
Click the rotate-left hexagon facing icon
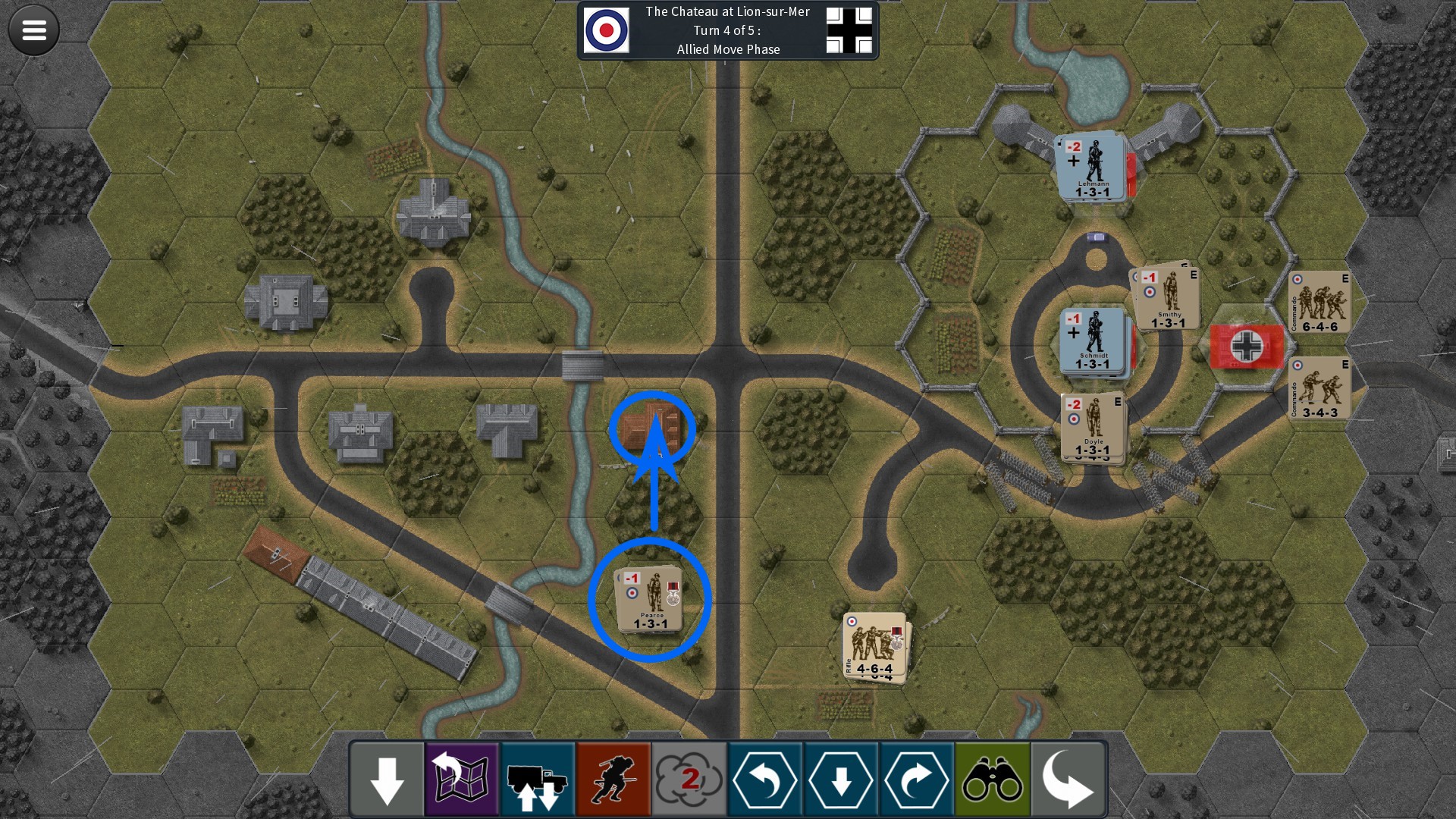pos(764,777)
